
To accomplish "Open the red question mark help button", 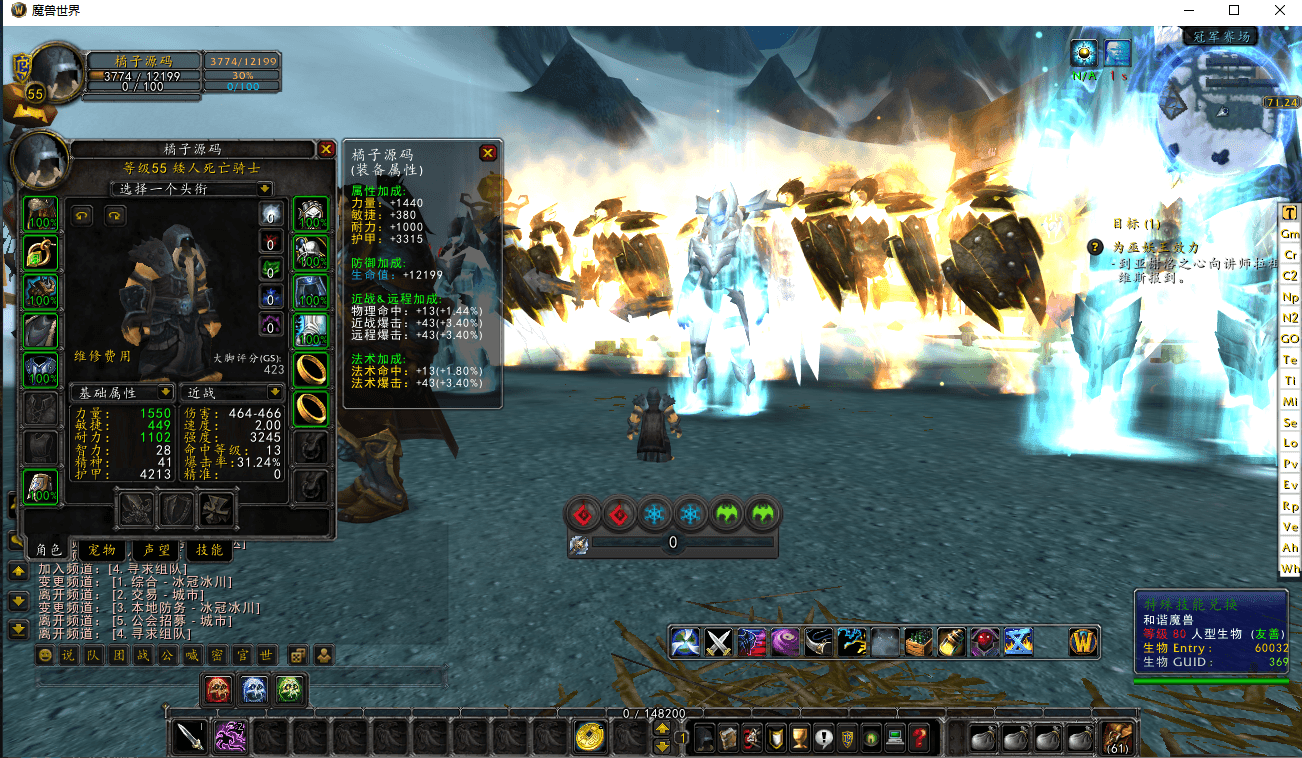I will point(920,738).
